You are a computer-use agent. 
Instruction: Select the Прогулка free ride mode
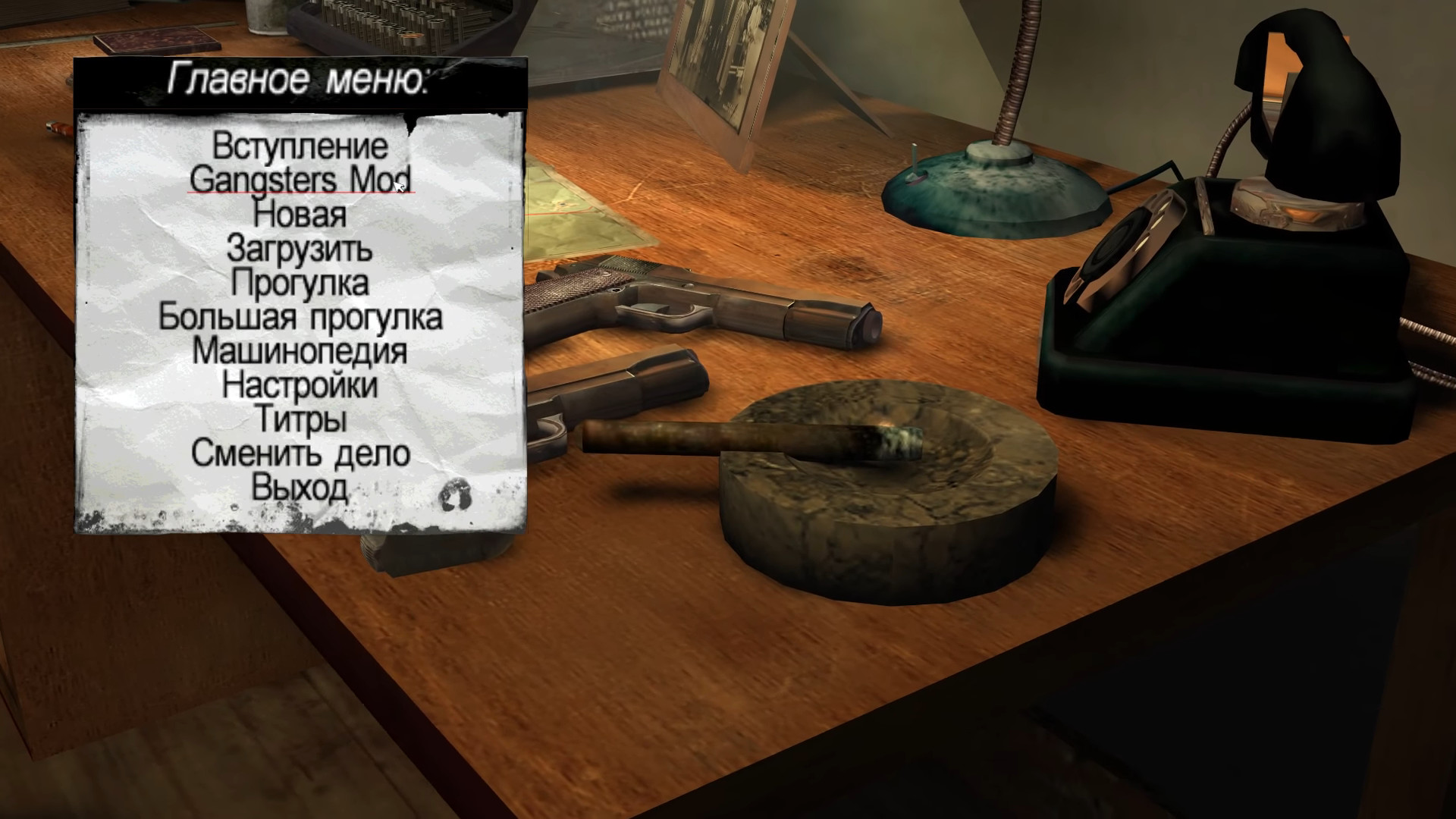[x=300, y=283]
